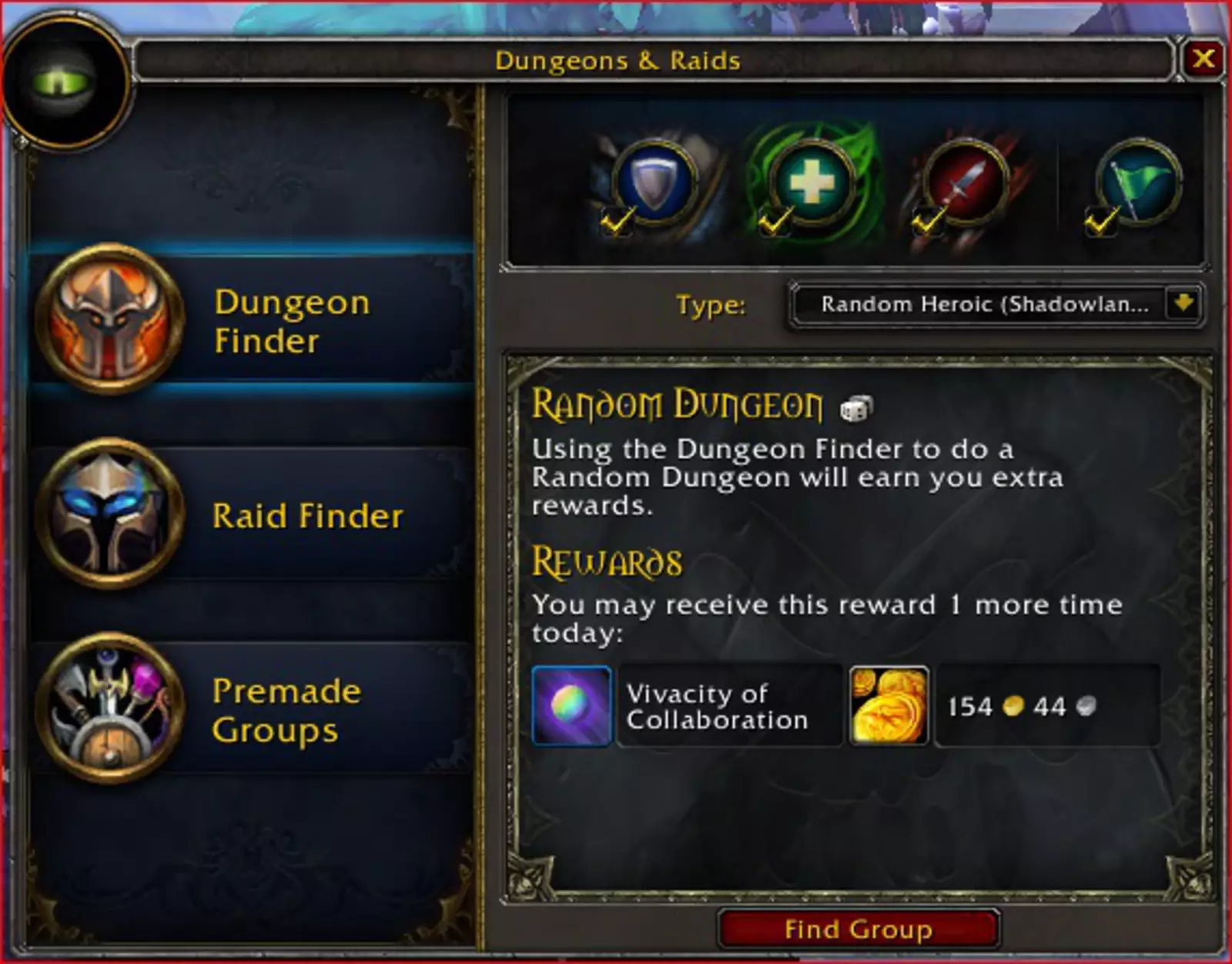Click the Find Group button

[858, 929]
